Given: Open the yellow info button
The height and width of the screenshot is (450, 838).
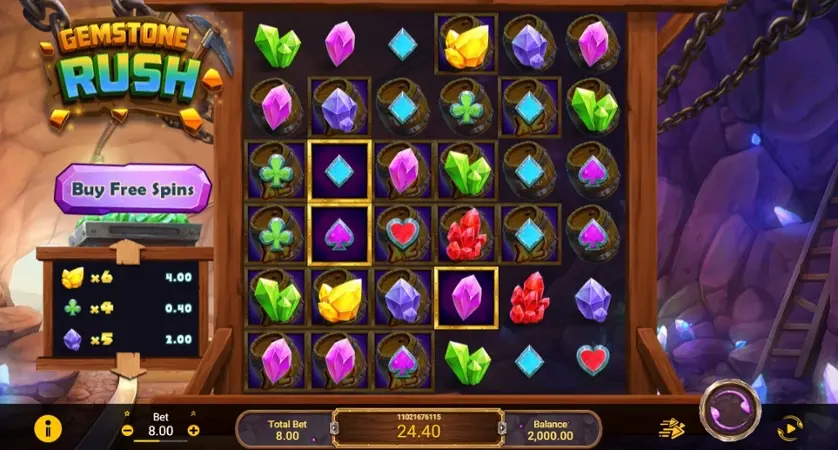Looking at the screenshot, I should [47, 428].
